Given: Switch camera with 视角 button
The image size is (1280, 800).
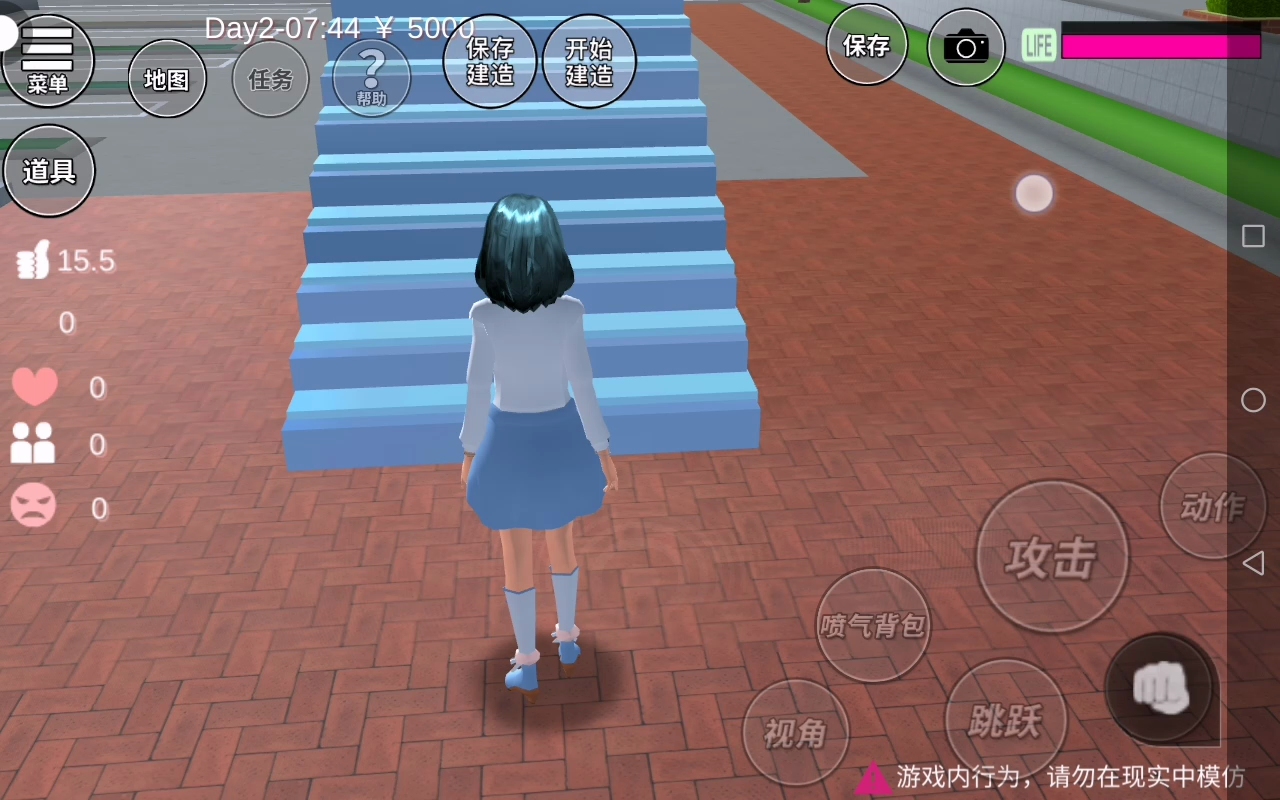Looking at the screenshot, I should [796, 733].
